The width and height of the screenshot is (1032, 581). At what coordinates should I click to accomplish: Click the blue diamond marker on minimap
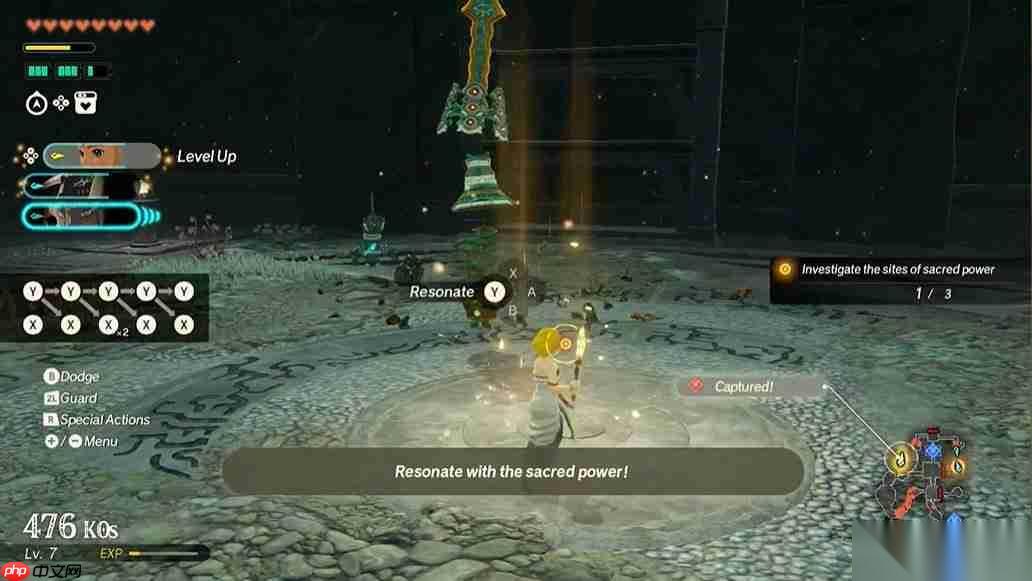933,451
